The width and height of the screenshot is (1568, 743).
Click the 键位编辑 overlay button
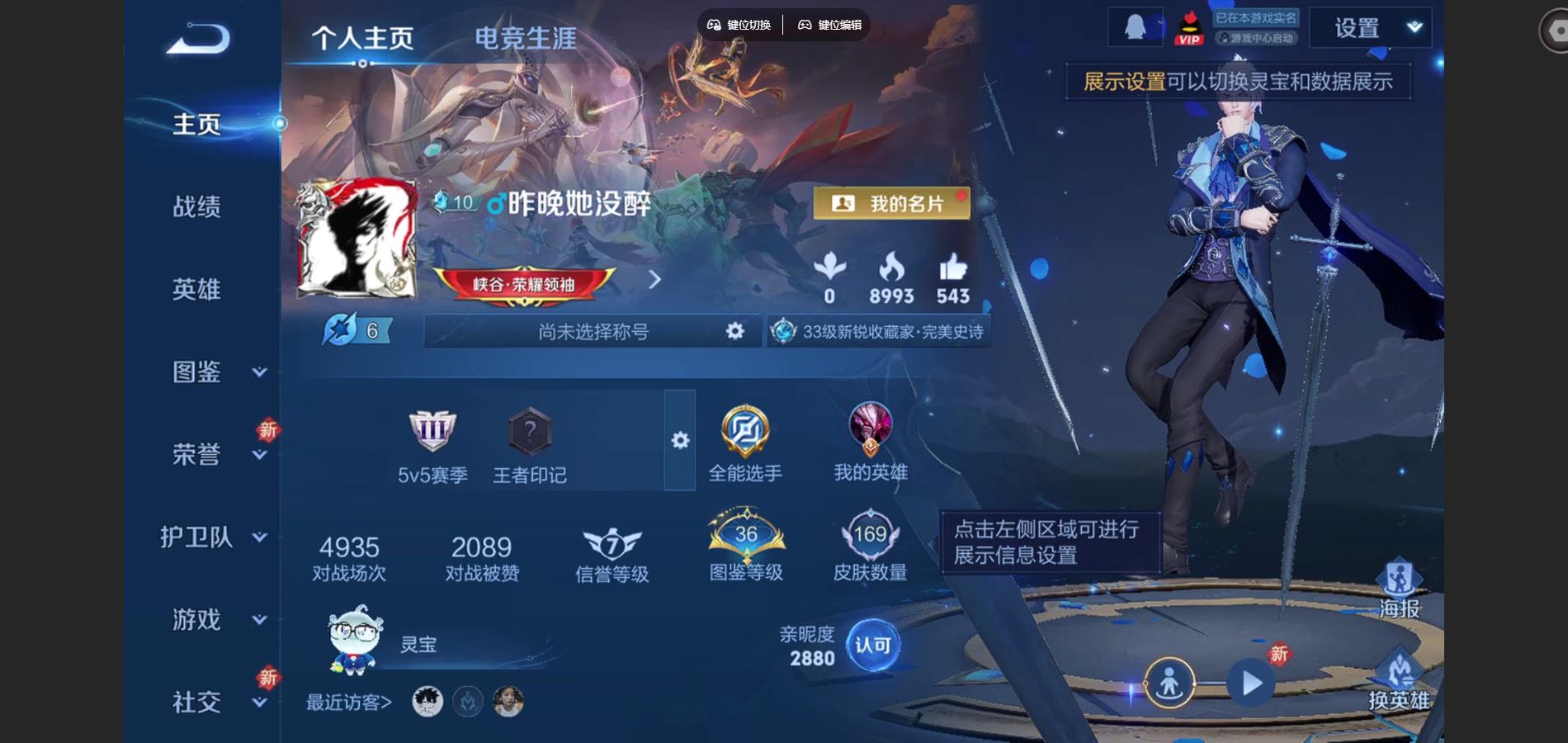click(830, 25)
